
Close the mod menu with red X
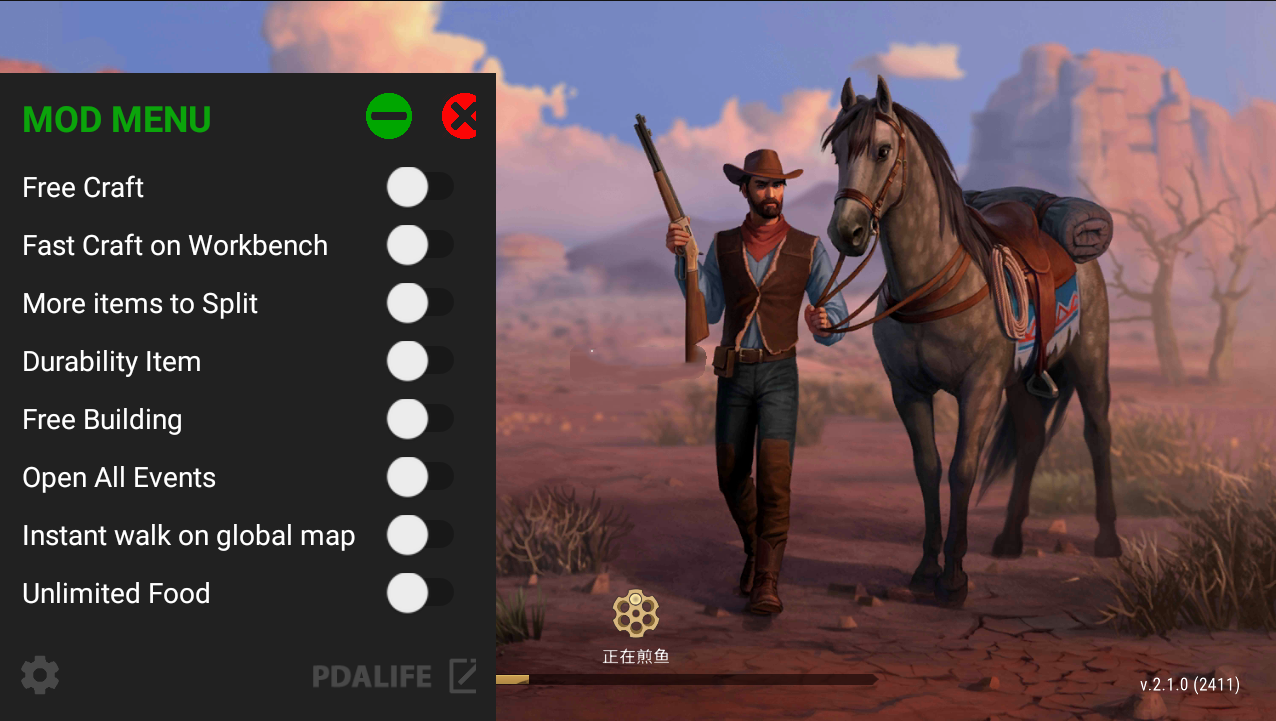click(459, 117)
